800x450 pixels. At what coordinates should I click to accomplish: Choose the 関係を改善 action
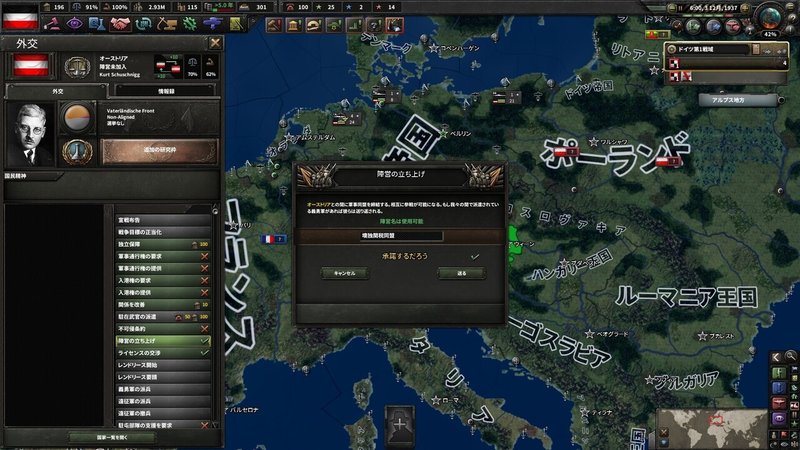160,304
